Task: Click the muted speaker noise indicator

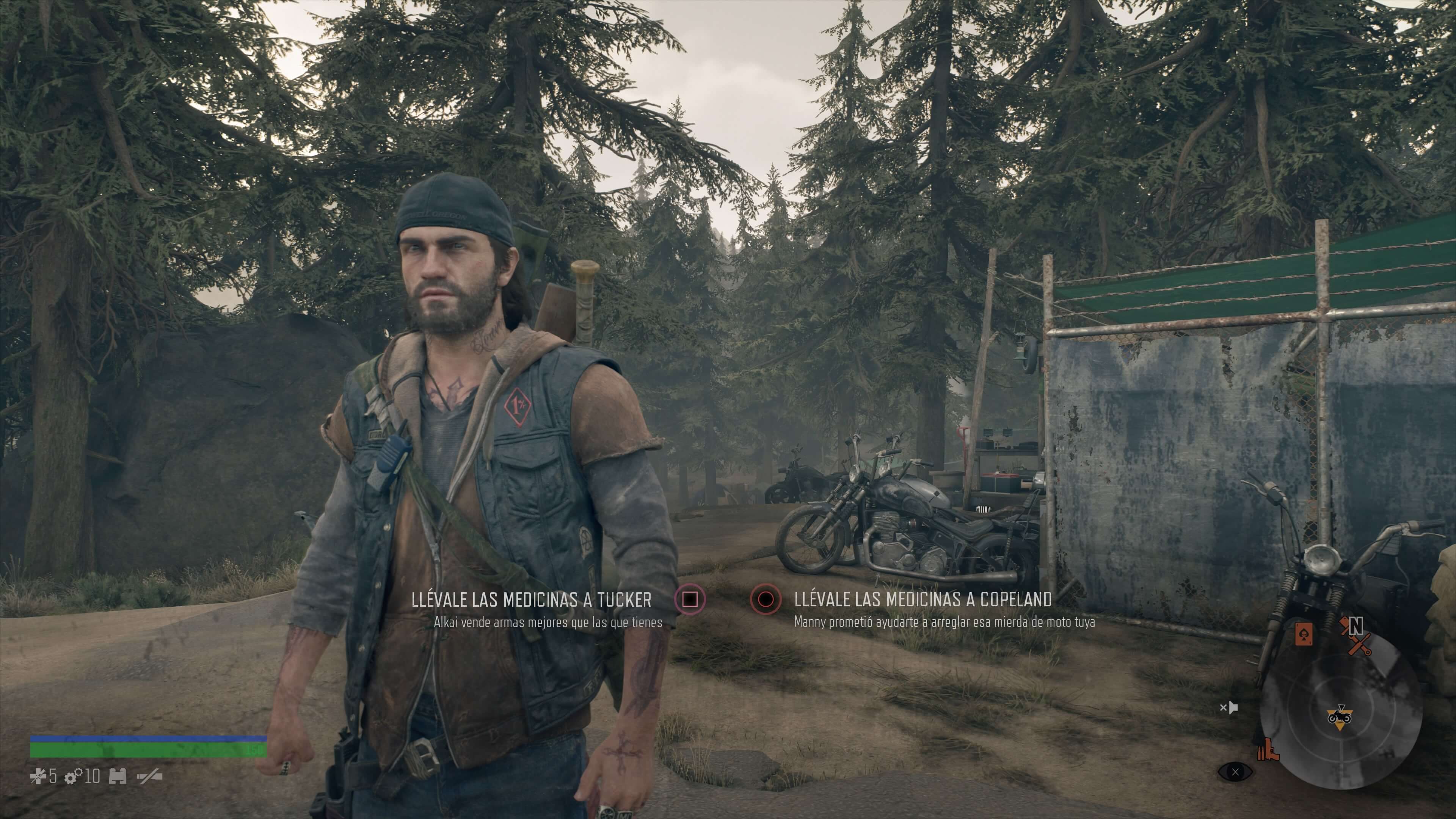Action: [x=1228, y=707]
